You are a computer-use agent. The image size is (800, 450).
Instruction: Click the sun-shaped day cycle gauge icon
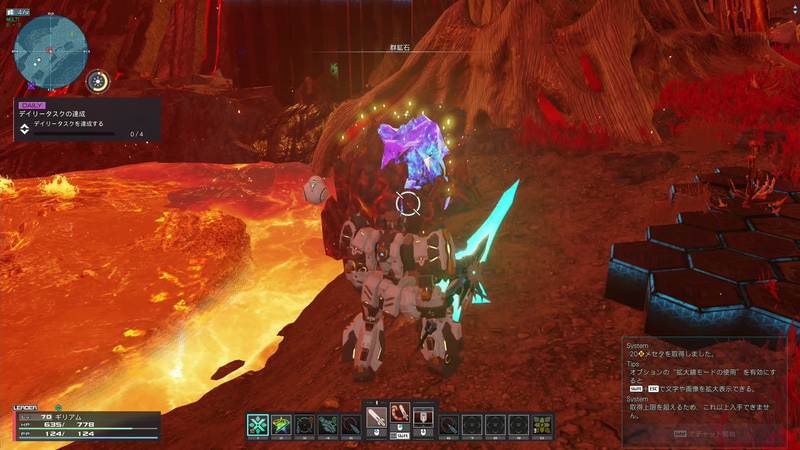click(x=98, y=82)
